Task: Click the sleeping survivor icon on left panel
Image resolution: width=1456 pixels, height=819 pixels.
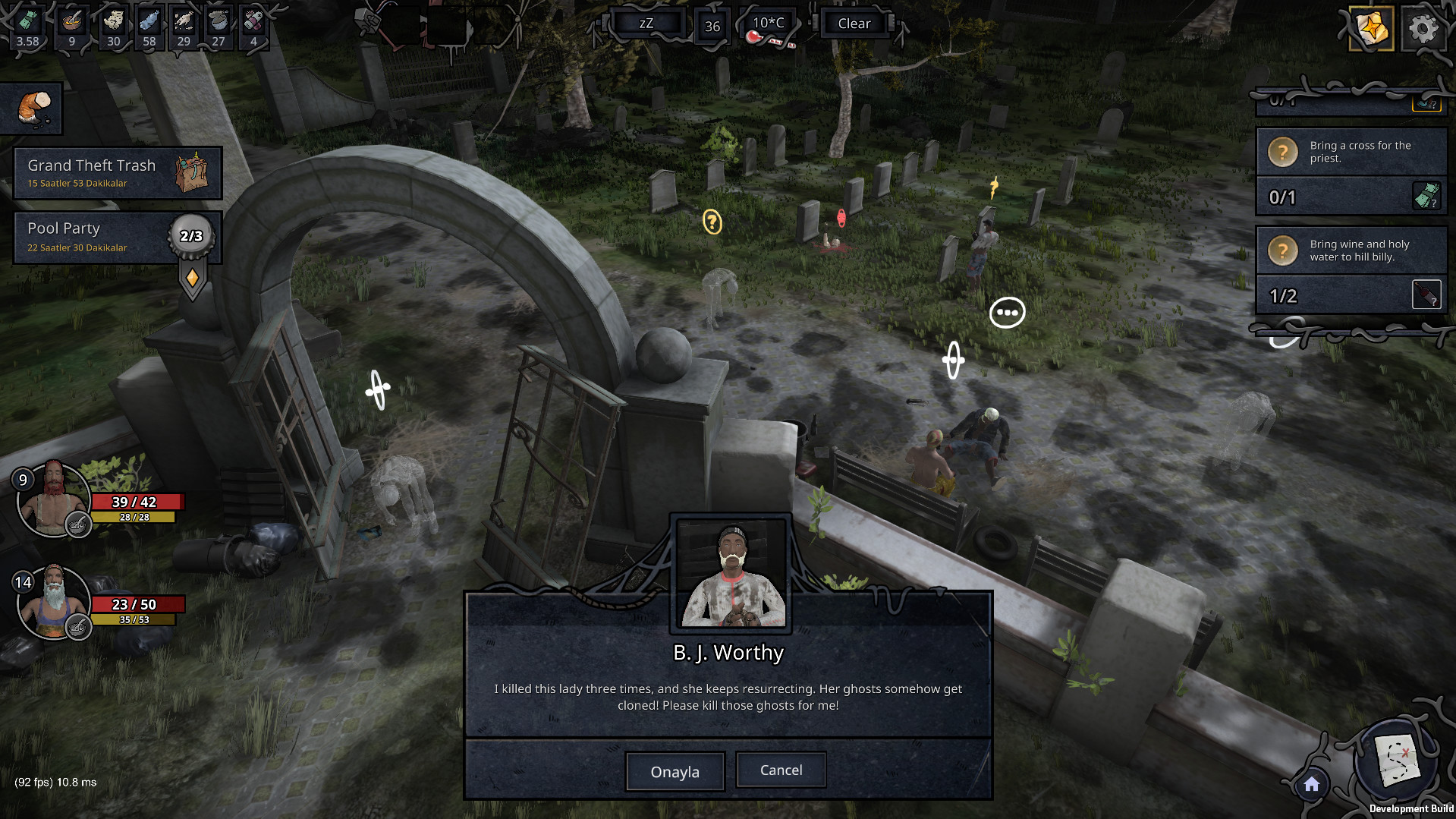Action: 32,108
